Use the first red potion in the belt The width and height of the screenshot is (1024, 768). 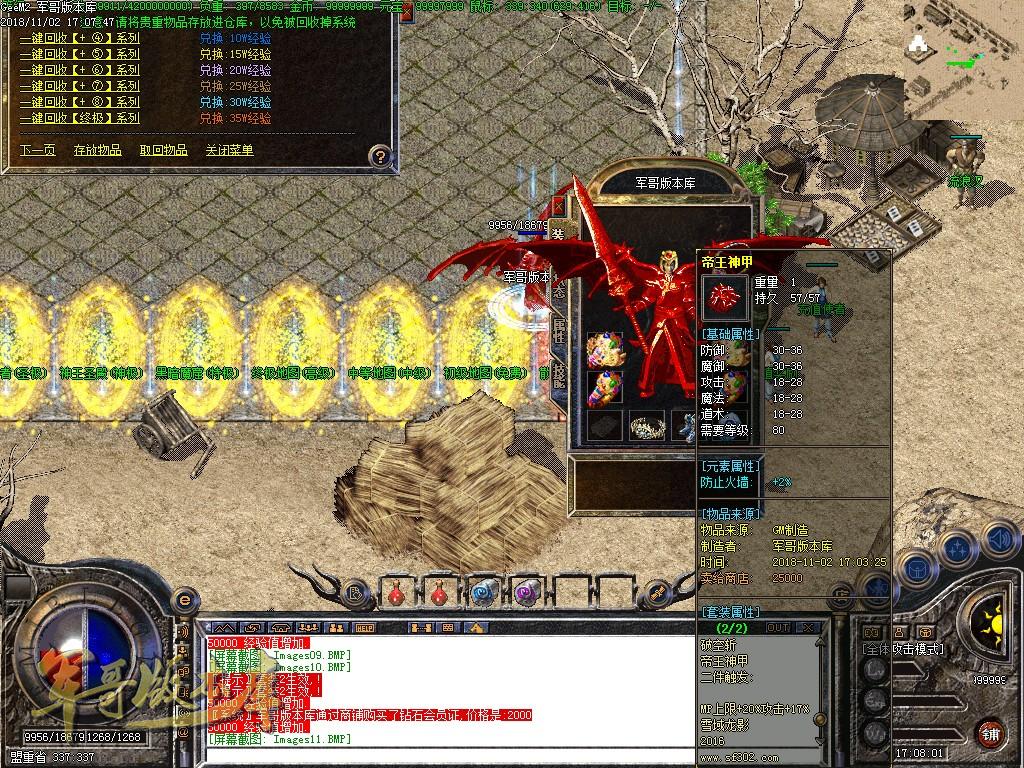point(396,593)
